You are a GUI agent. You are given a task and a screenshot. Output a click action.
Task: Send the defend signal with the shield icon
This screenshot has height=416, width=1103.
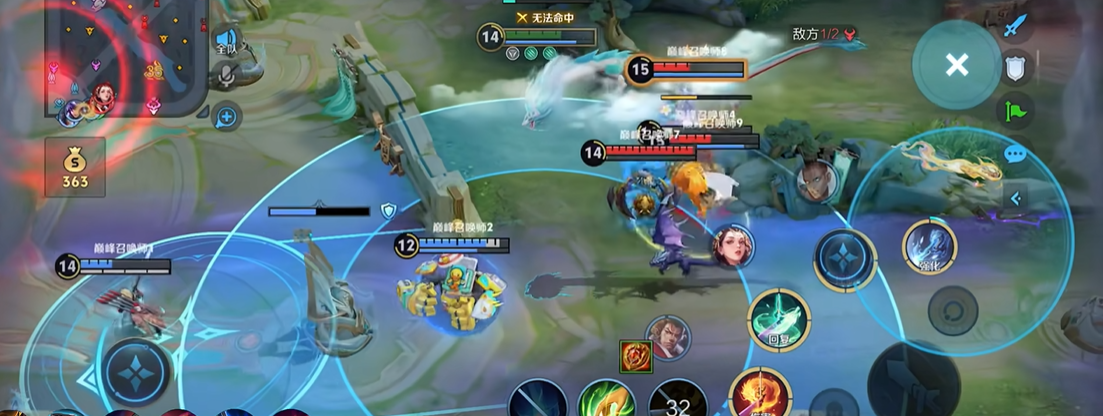click(x=1016, y=68)
